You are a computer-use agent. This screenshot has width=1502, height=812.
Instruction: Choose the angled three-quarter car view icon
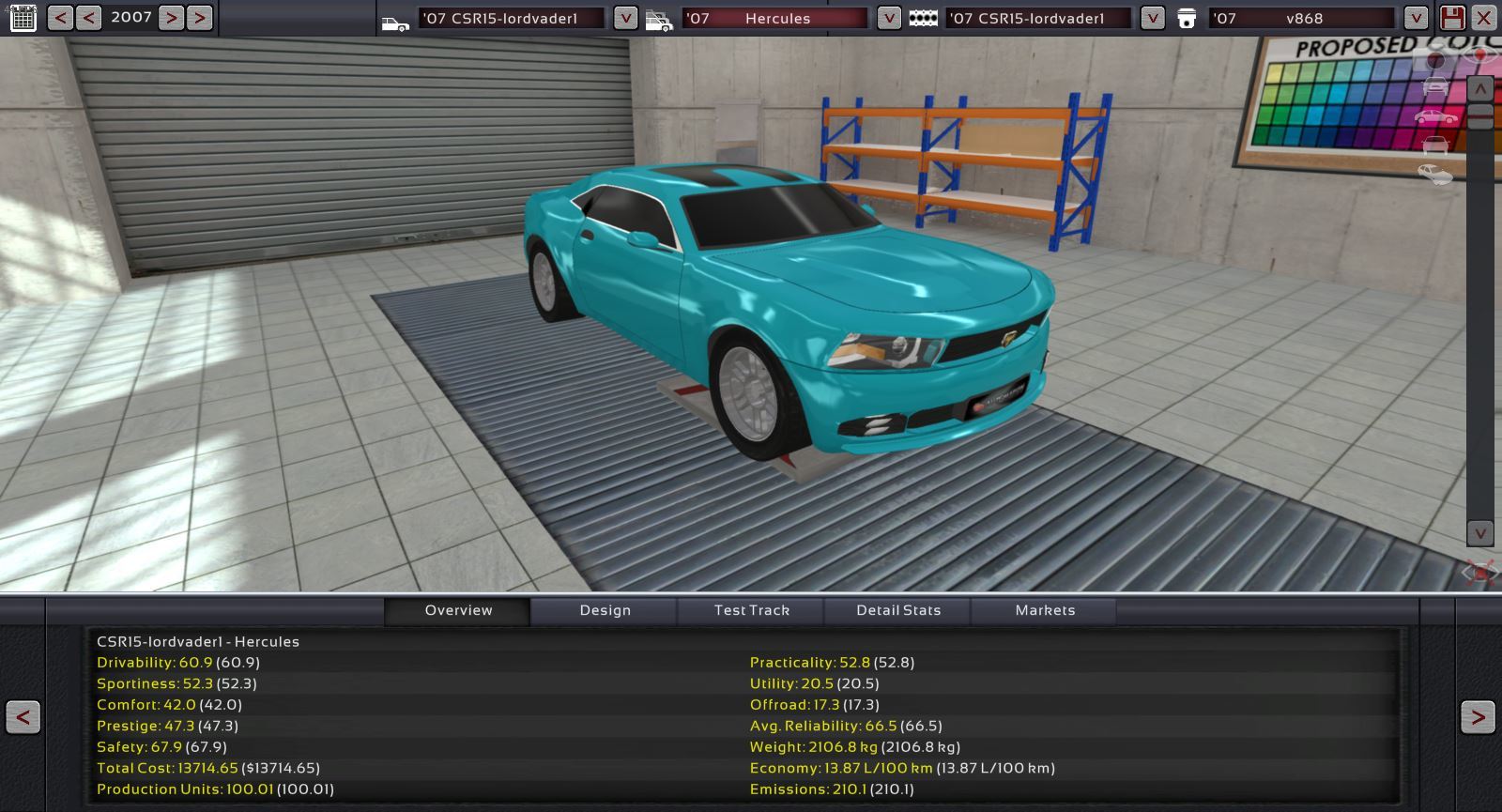pos(1434,174)
